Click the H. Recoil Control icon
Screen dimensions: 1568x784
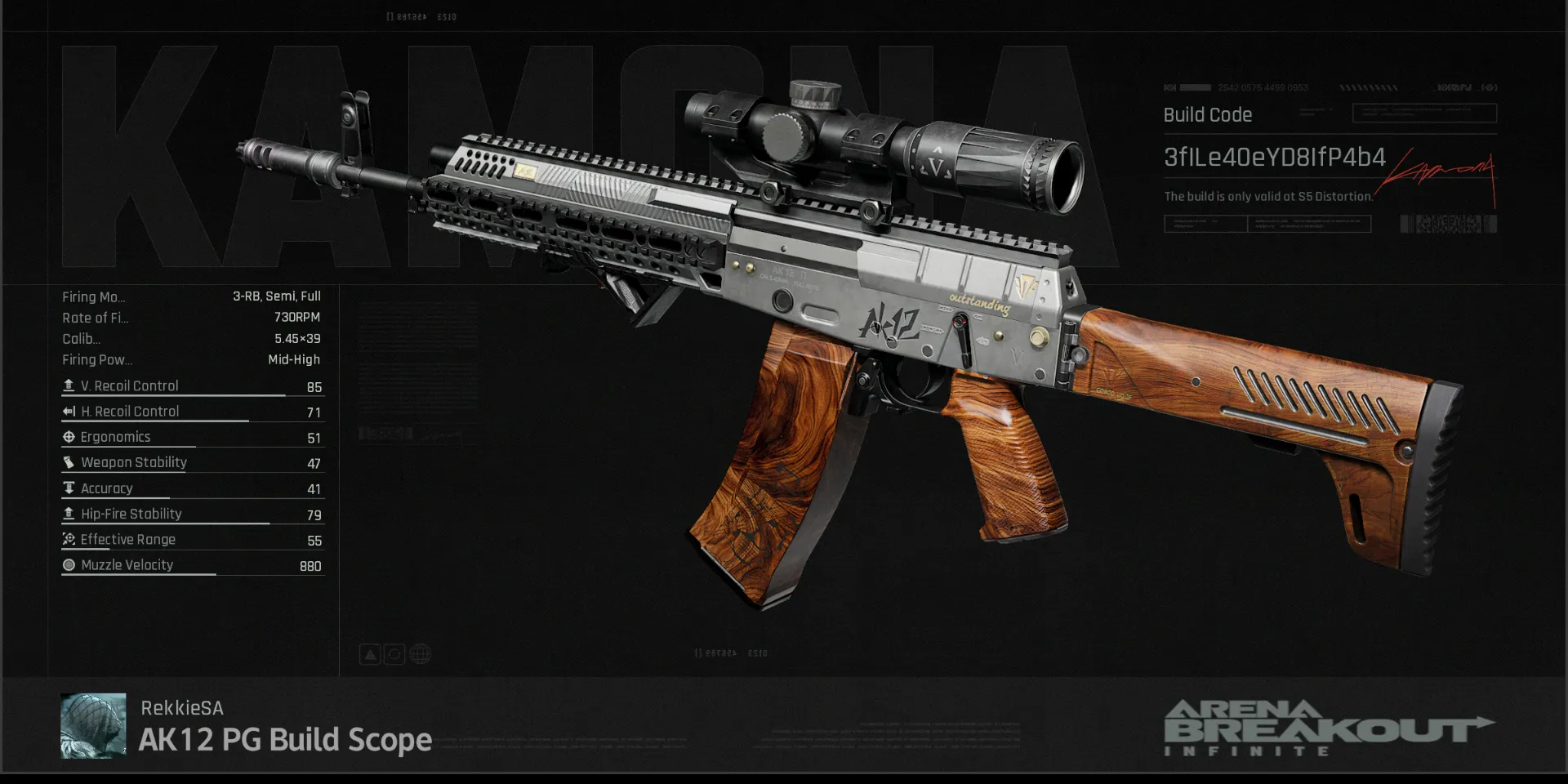[69, 411]
